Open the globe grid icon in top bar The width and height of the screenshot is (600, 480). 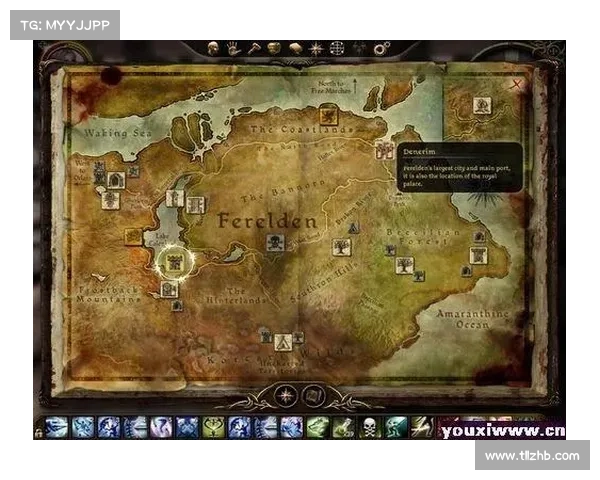337,47
